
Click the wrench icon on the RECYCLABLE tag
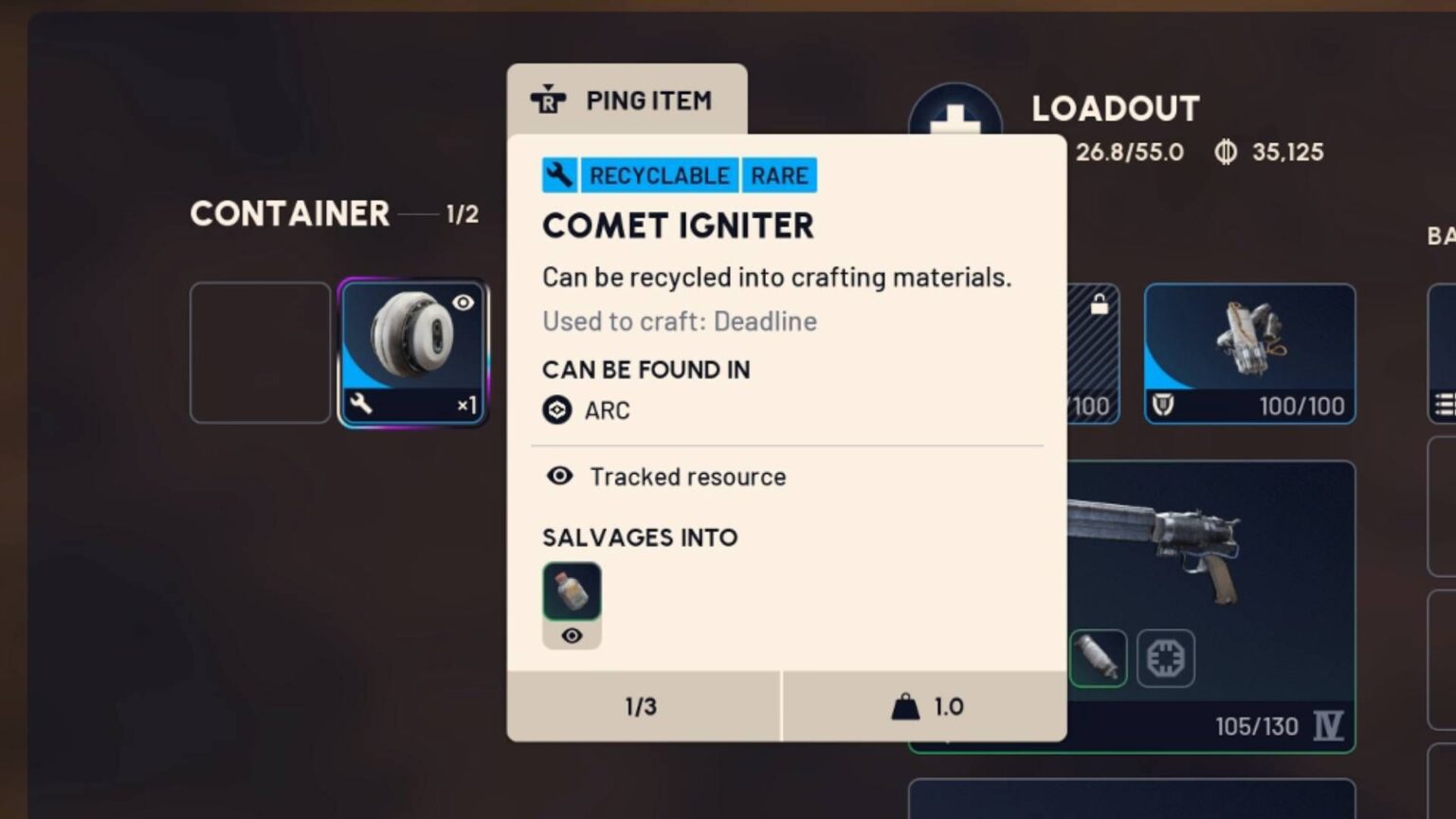point(558,174)
